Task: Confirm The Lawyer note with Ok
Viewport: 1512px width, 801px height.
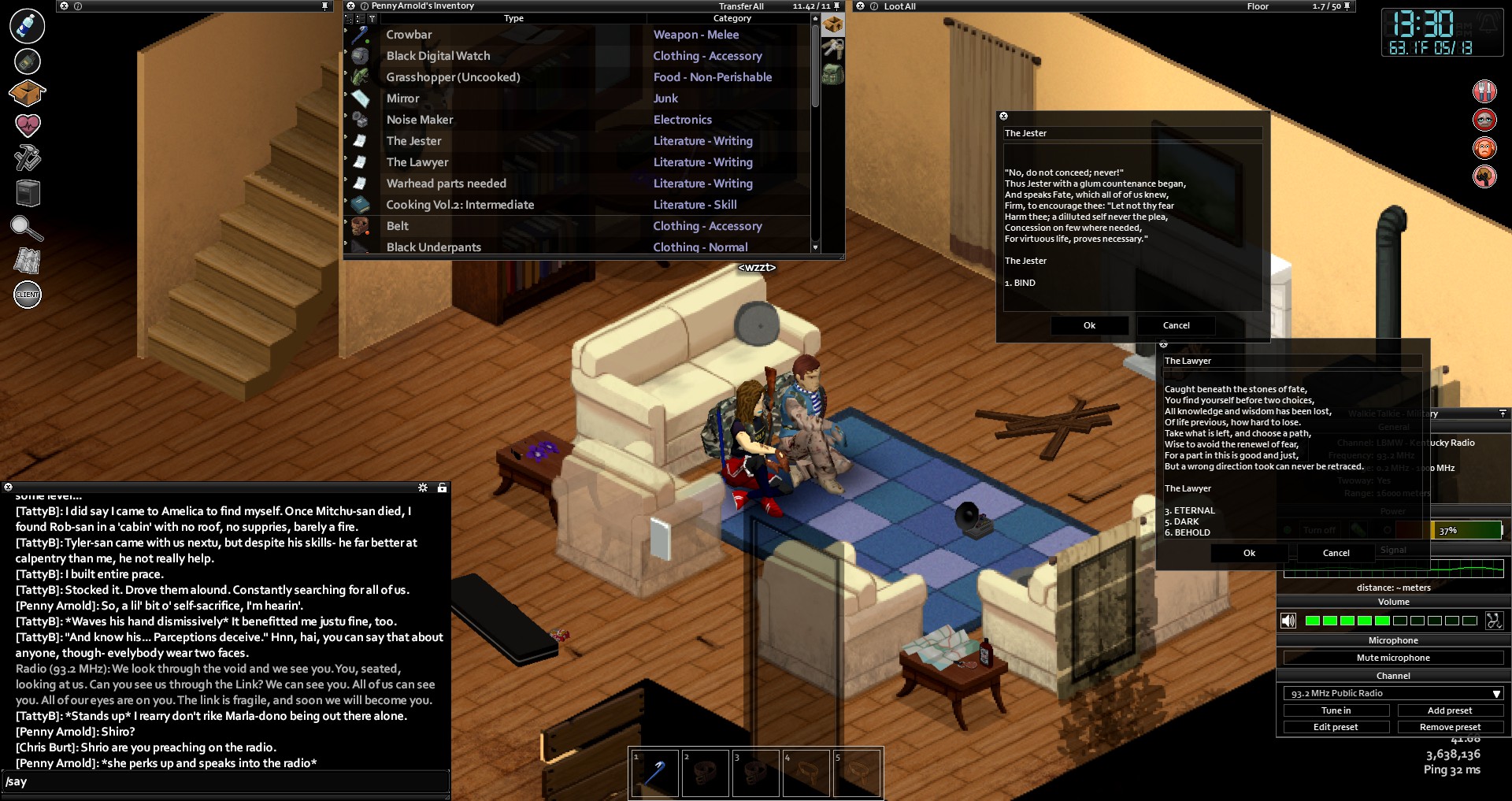Action: (x=1249, y=553)
